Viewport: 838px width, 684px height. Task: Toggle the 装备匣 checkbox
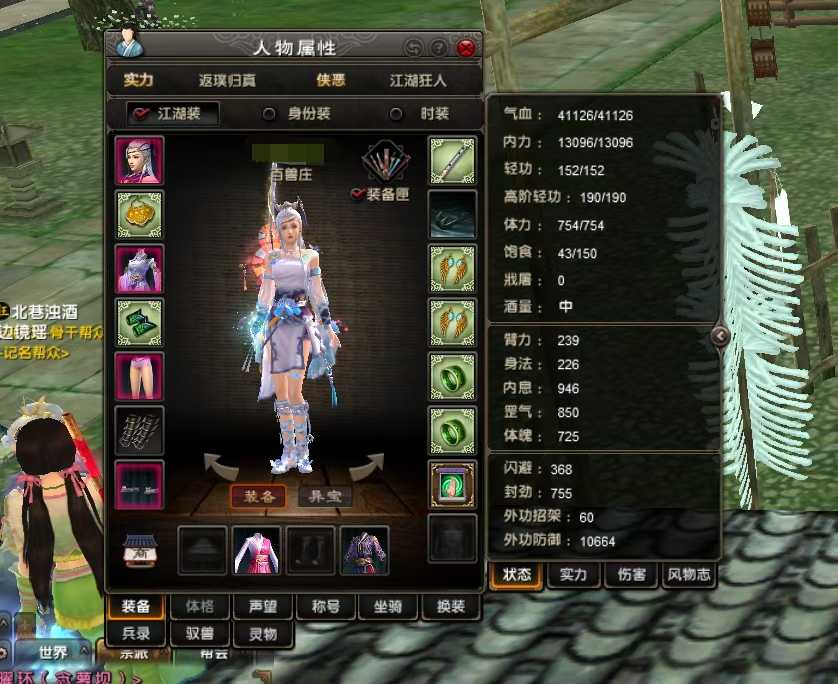pos(358,195)
